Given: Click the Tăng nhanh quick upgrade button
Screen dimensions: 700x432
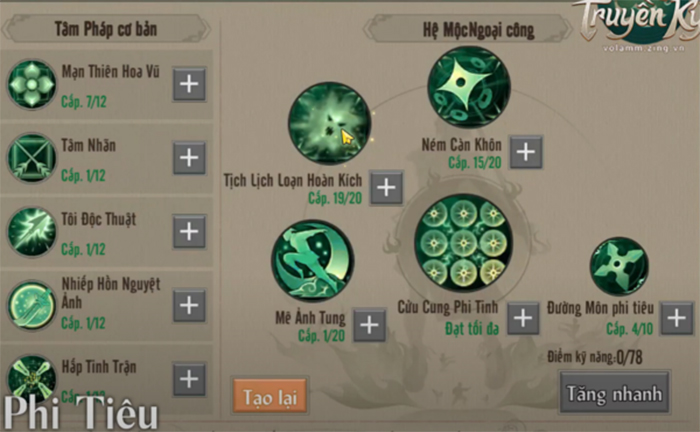Looking at the screenshot, I should coord(614,392).
